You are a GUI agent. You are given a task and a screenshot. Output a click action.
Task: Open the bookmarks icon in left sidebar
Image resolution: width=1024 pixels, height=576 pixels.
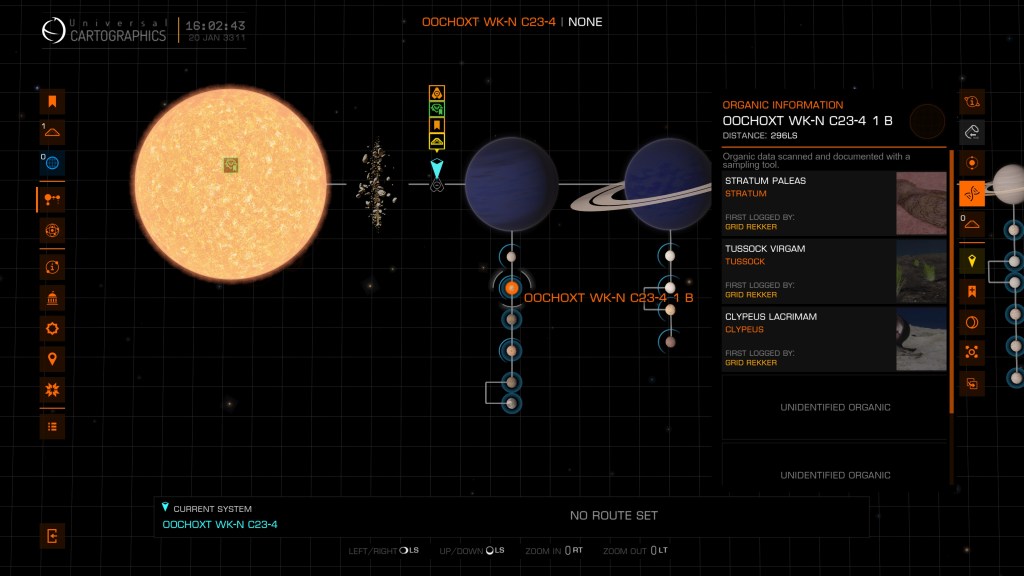[52, 101]
